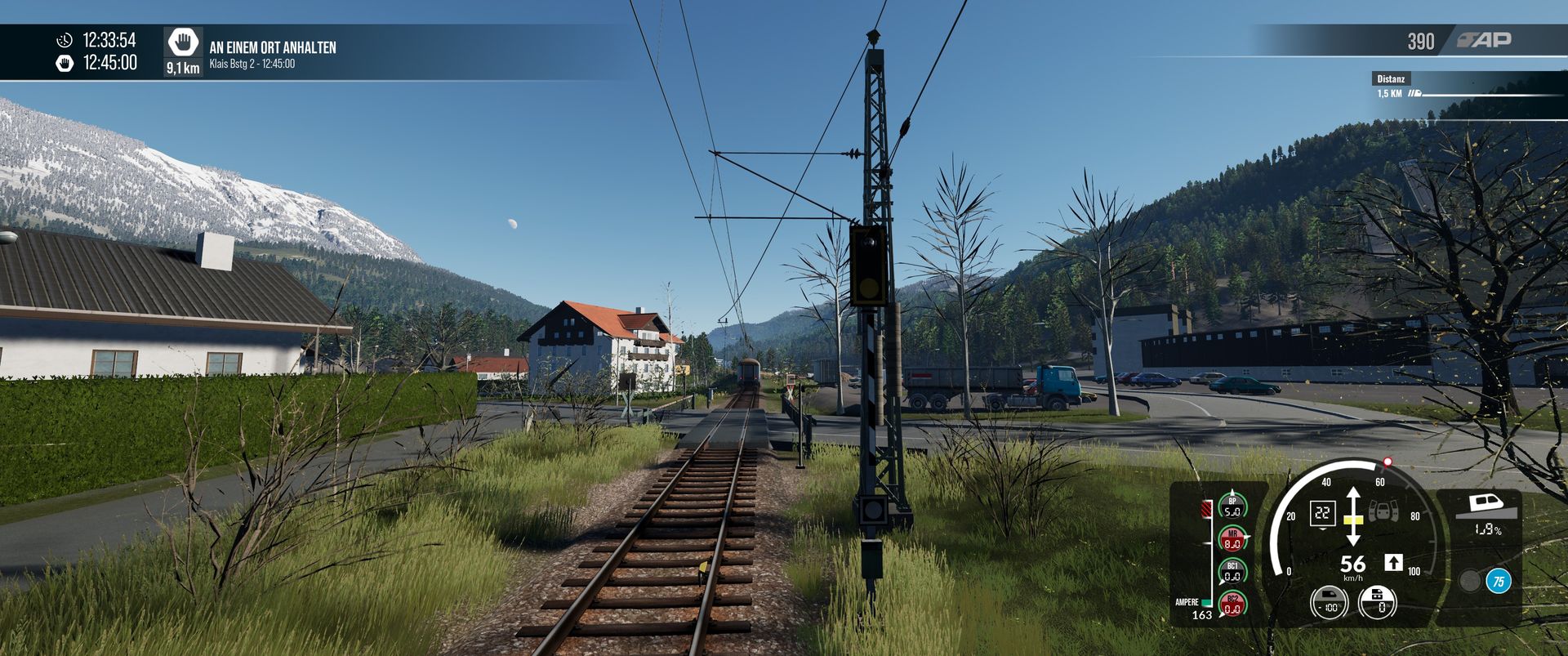Select the throttle gauge showing -100%

click(x=1329, y=605)
